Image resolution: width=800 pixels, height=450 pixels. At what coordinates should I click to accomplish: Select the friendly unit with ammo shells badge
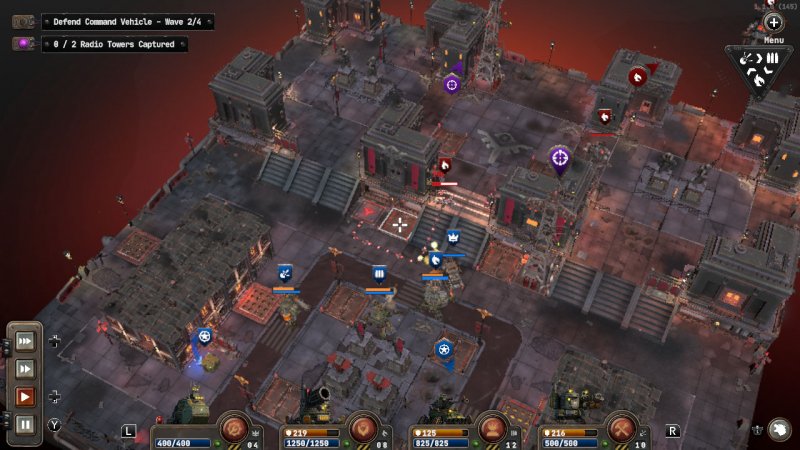379,273
